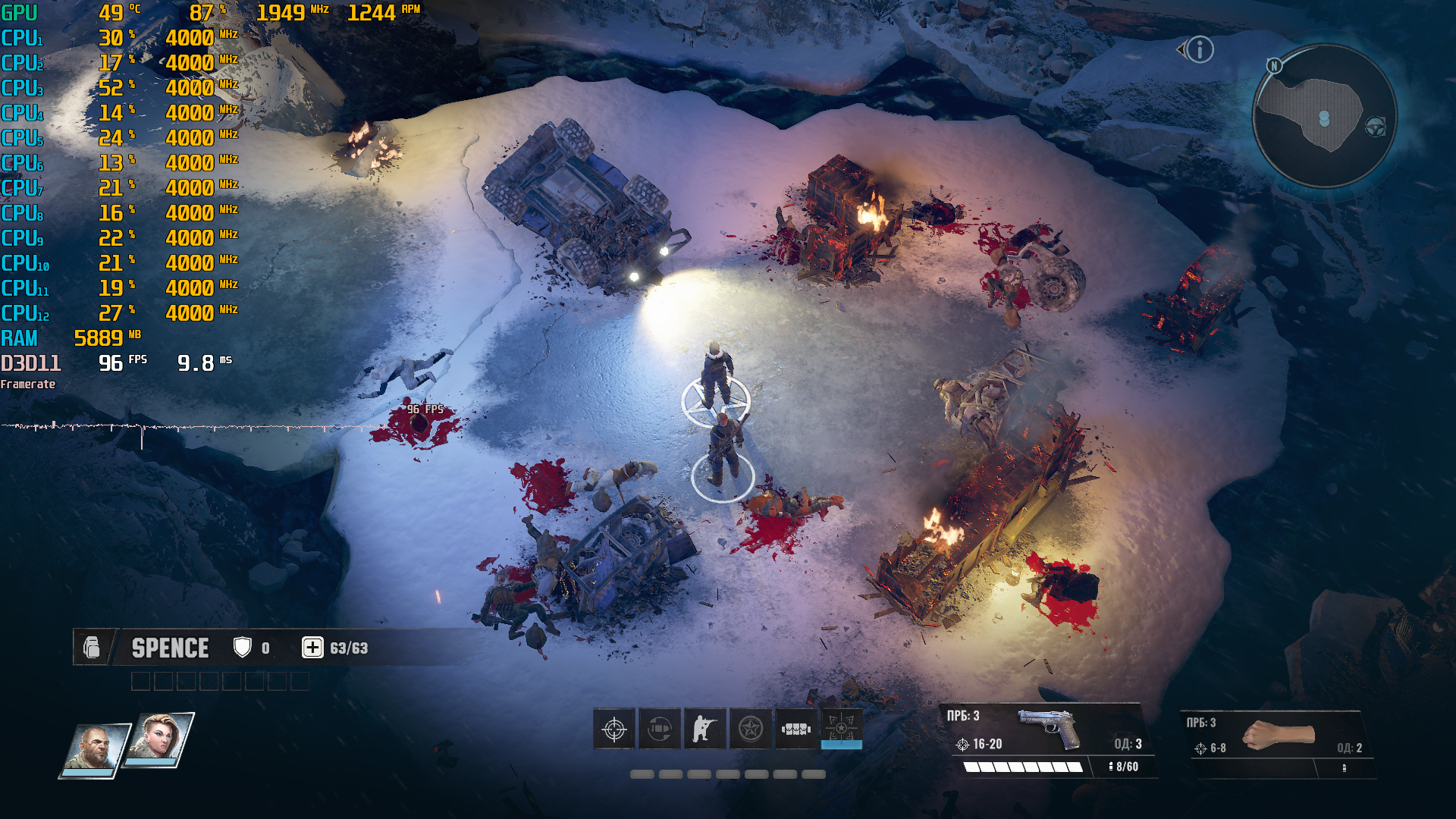Use the circled star ability
Viewport: 1456px width, 819px height.
click(751, 730)
